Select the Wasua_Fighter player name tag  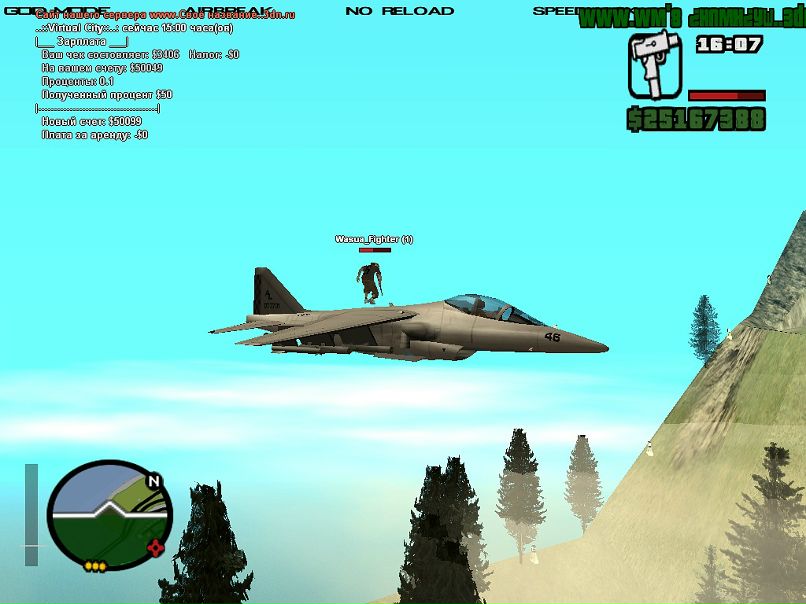pyautogui.click(x=373, y=239)
